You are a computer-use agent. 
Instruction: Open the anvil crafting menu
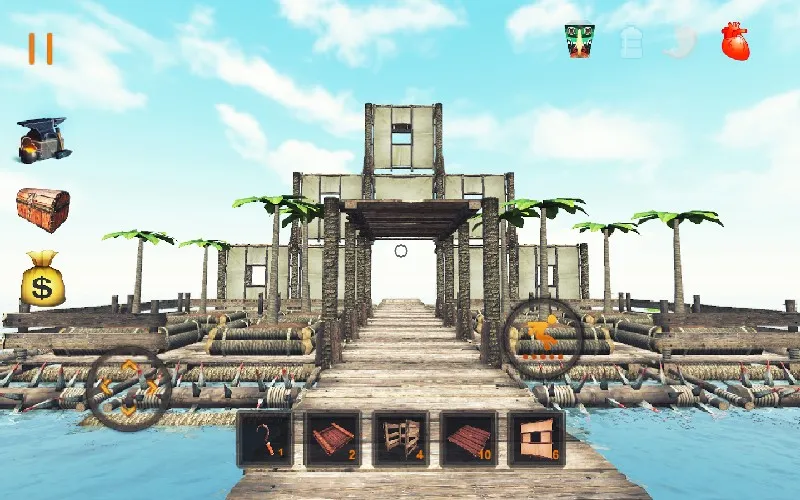[x=43, y=139]
